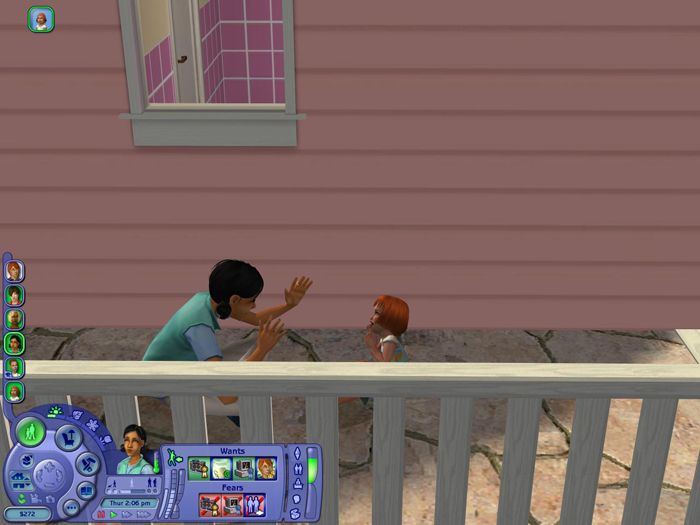Click the two-people fear icon
Screen dimensions: 700x525
click(254, 505)
